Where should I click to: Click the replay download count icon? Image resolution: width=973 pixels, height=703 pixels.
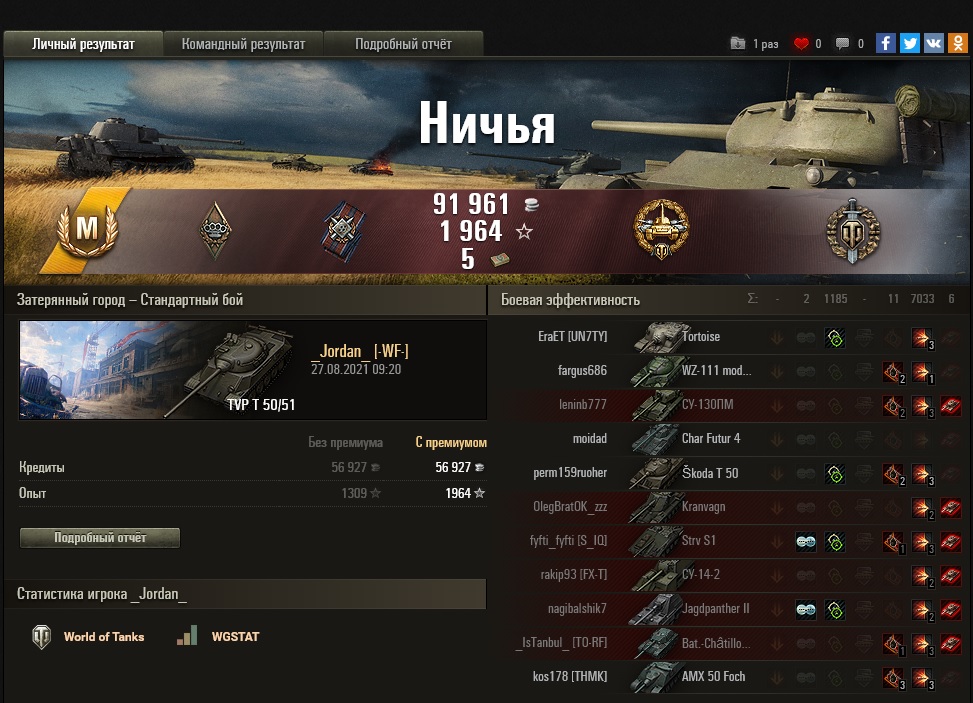coord(738,44)
